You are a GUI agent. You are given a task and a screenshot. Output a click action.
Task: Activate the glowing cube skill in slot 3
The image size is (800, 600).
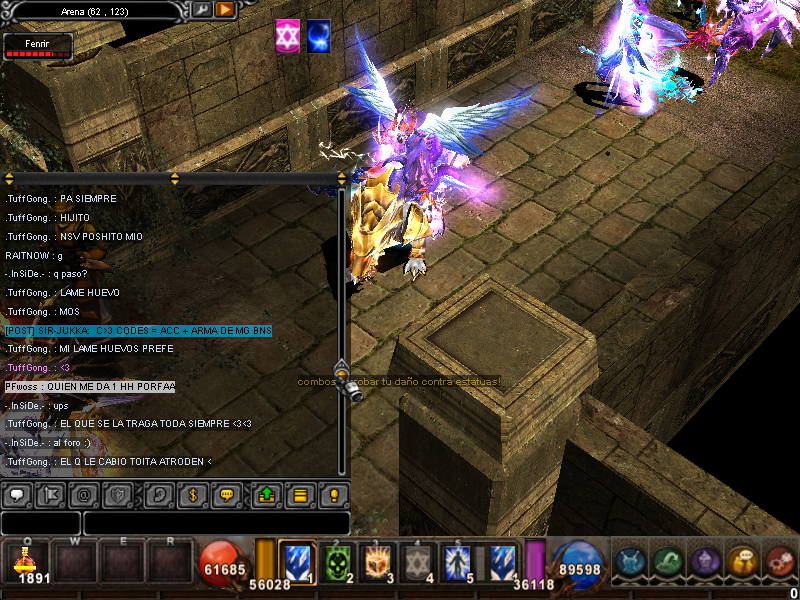379,565
